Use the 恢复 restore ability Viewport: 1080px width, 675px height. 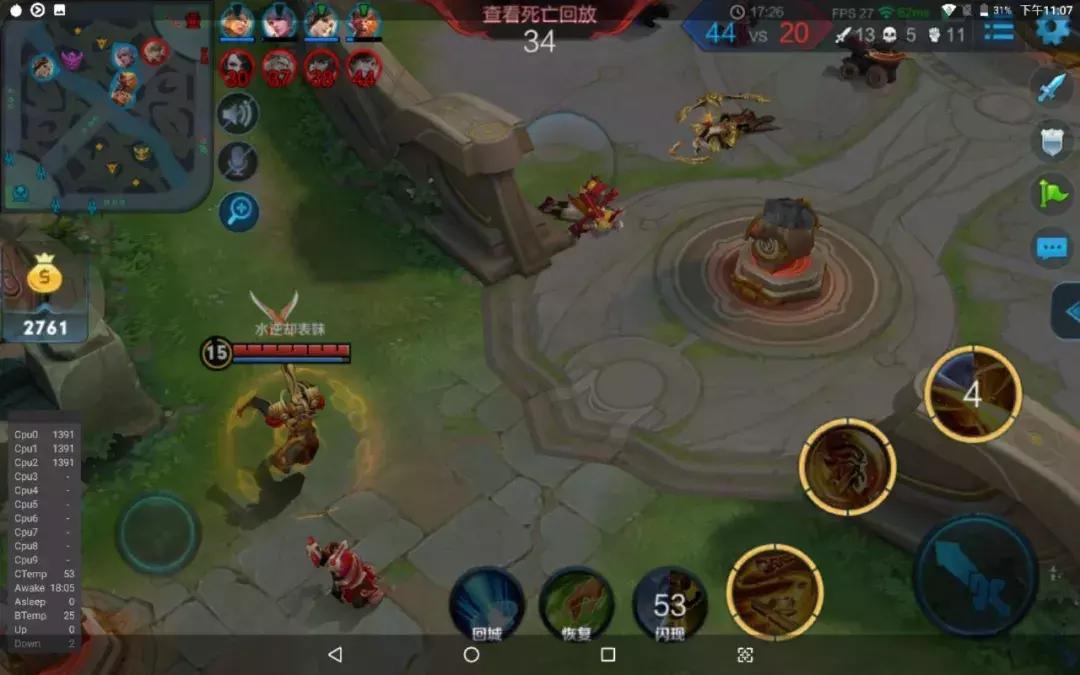(x=576, y=603)
